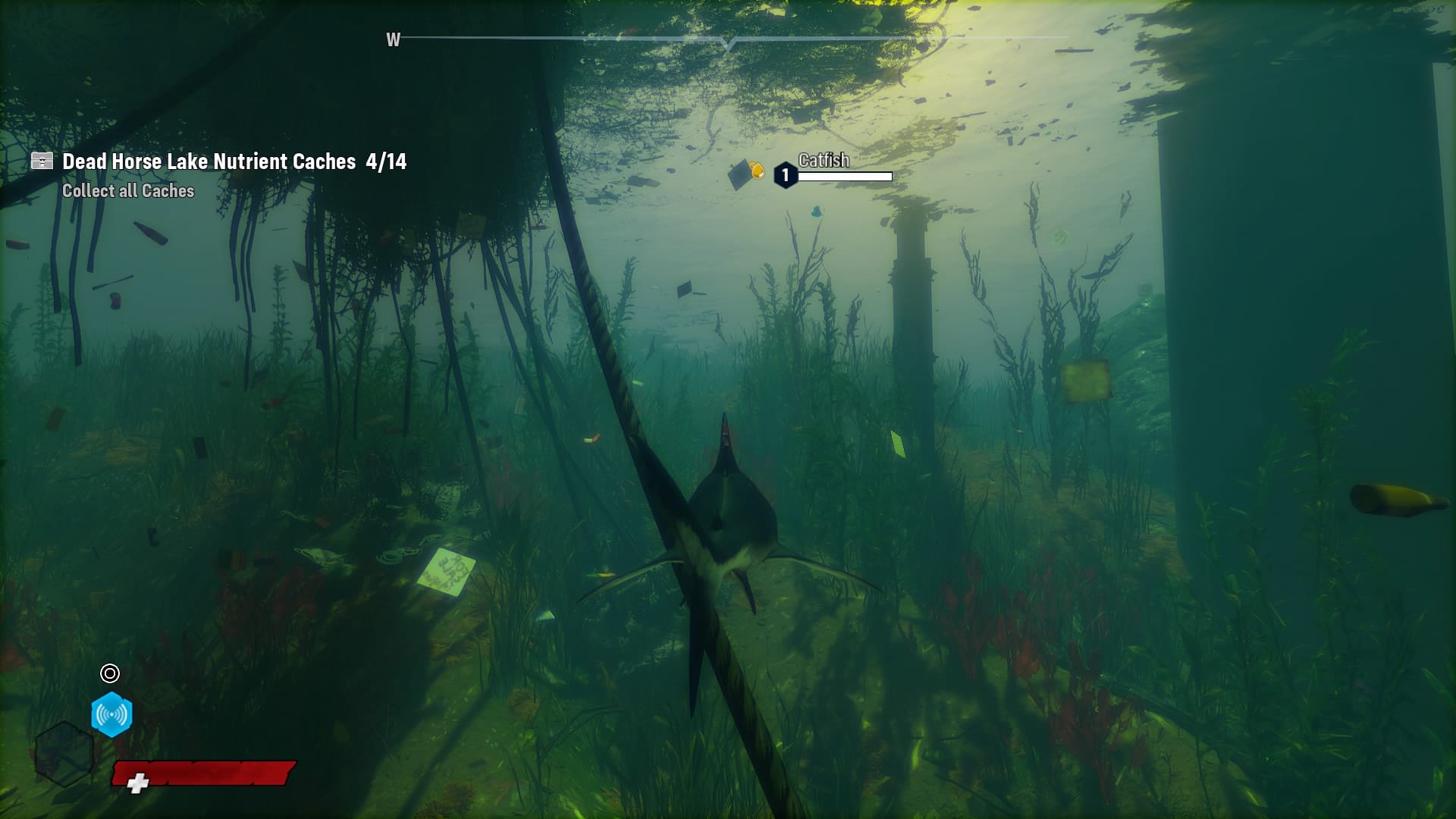
Task: Activate the blue sonar ability icon
Action: (111, 714)
